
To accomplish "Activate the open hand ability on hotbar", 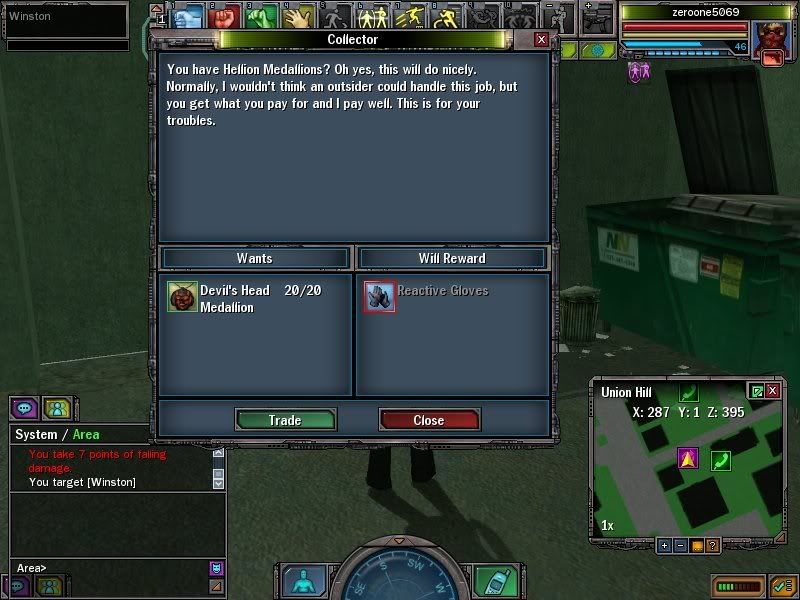I will [x=296, y=17].
